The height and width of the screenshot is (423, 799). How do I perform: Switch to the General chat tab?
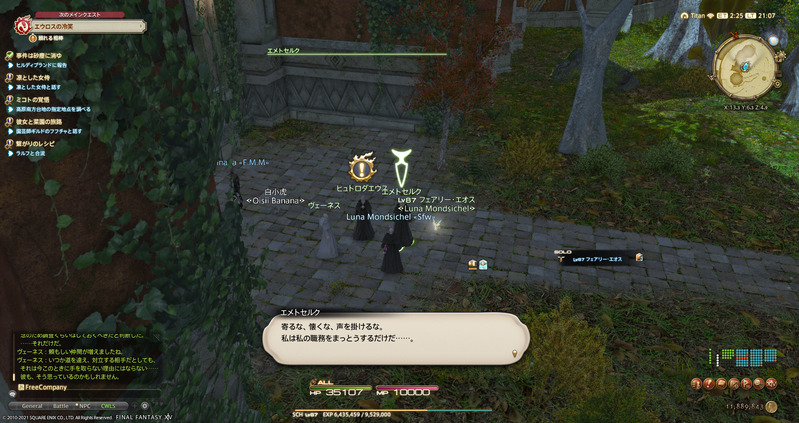pyautogui.click(x=33, y=405)
